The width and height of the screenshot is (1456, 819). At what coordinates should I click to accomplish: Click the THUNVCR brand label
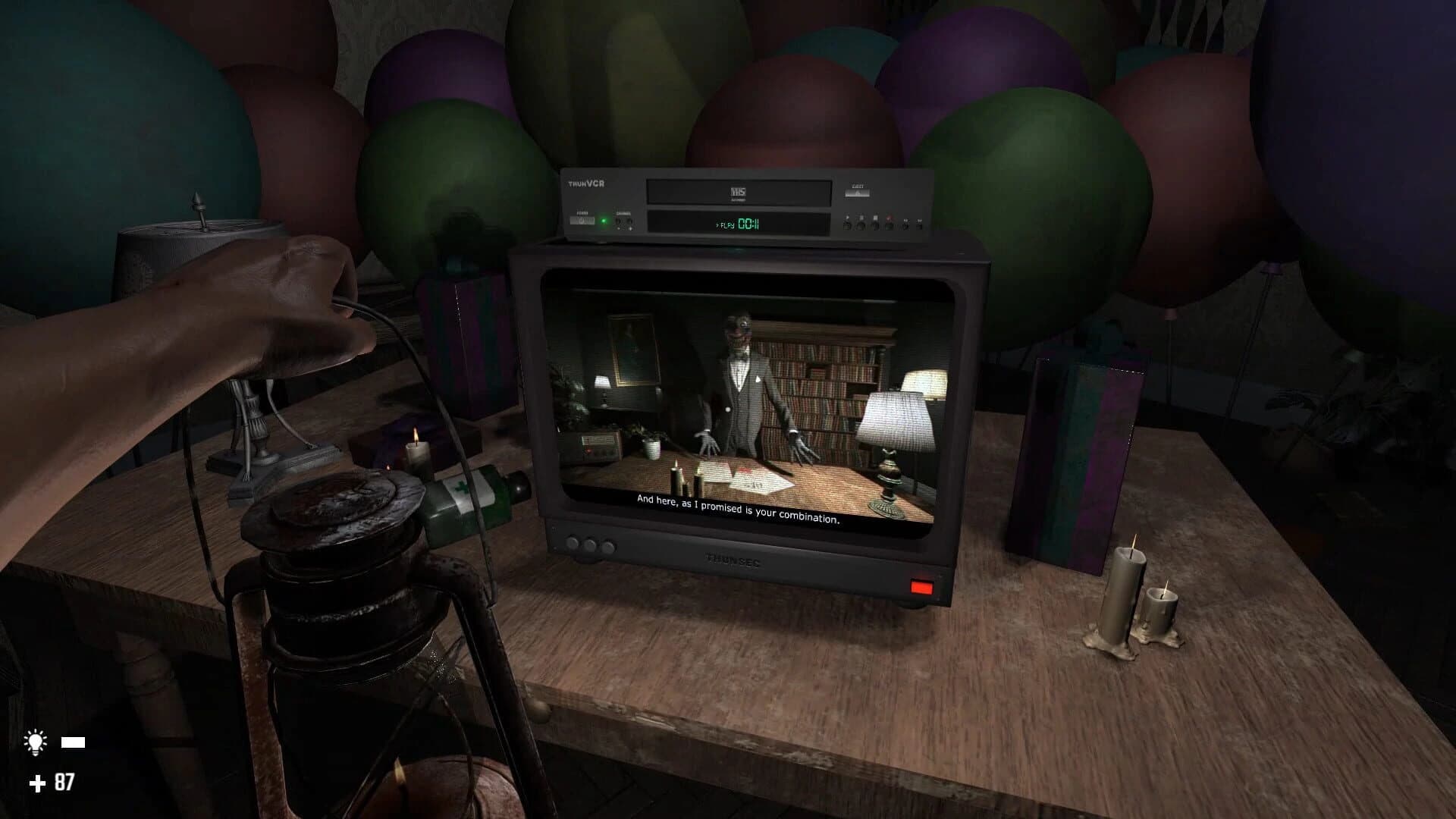pyautogui.click(x=585, y=184)
